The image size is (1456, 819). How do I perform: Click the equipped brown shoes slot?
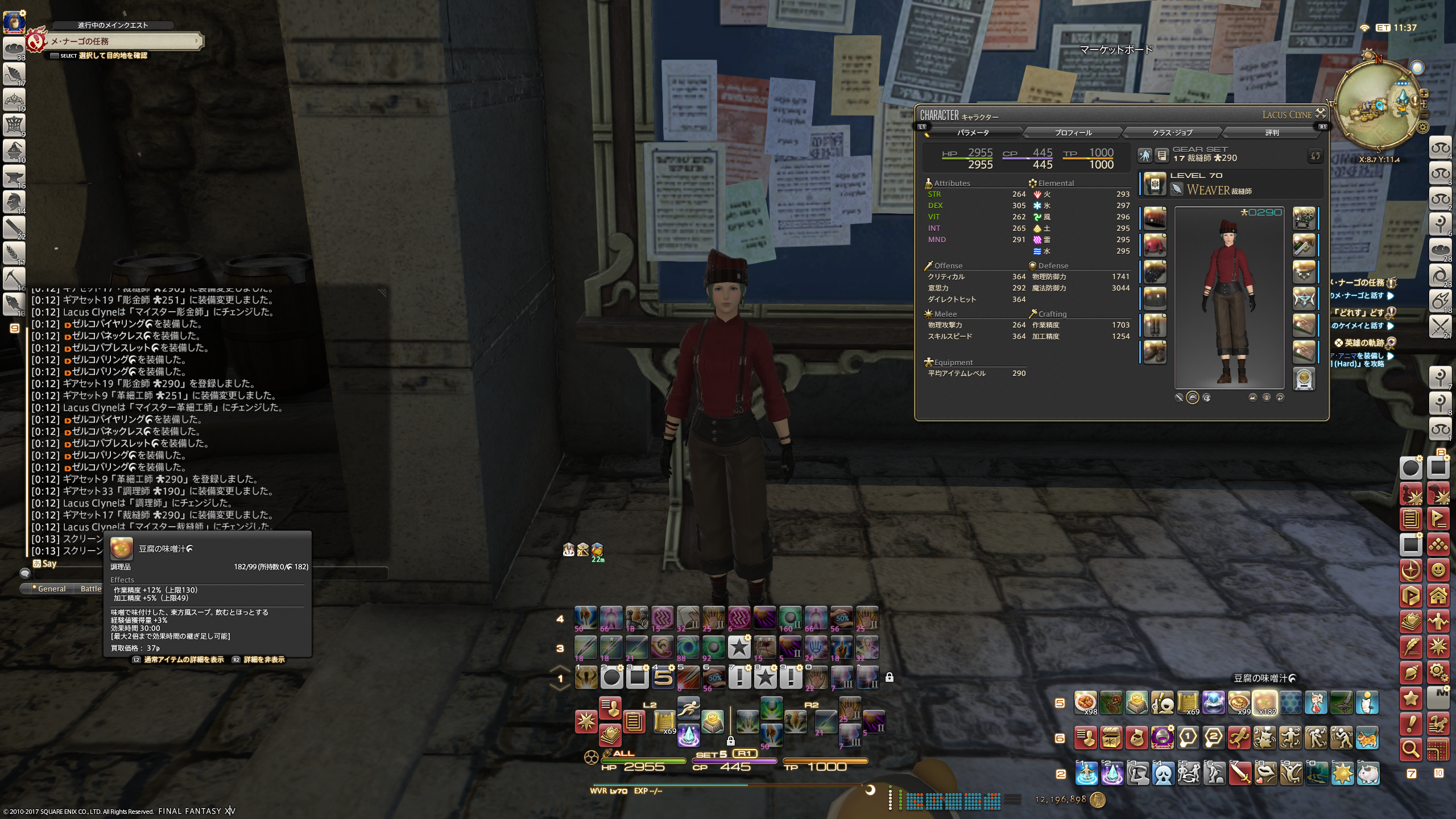click(x=1155, y=352)
